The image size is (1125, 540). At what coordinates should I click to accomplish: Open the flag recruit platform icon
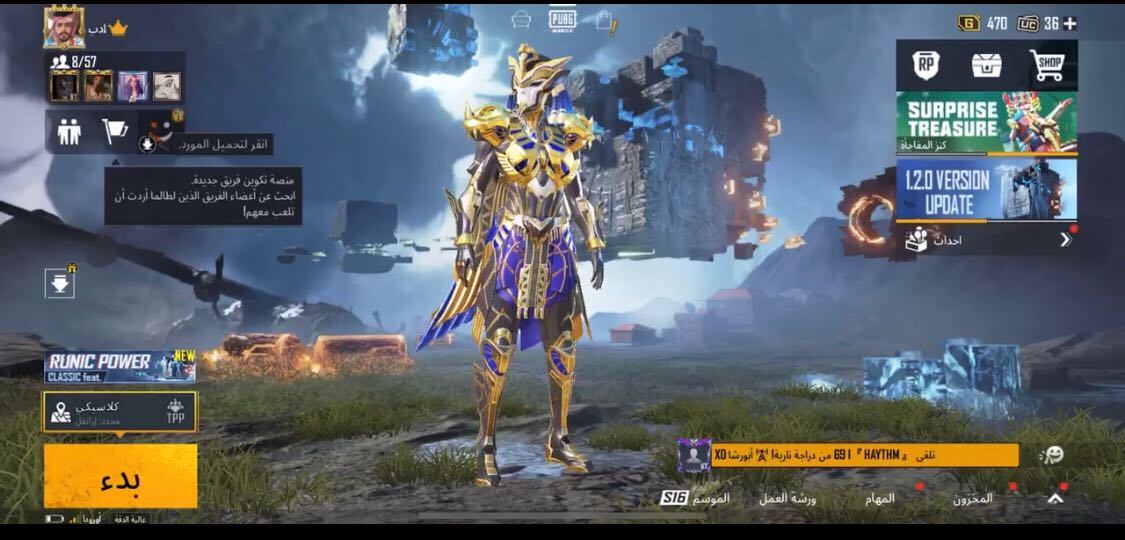pos(115,132)
